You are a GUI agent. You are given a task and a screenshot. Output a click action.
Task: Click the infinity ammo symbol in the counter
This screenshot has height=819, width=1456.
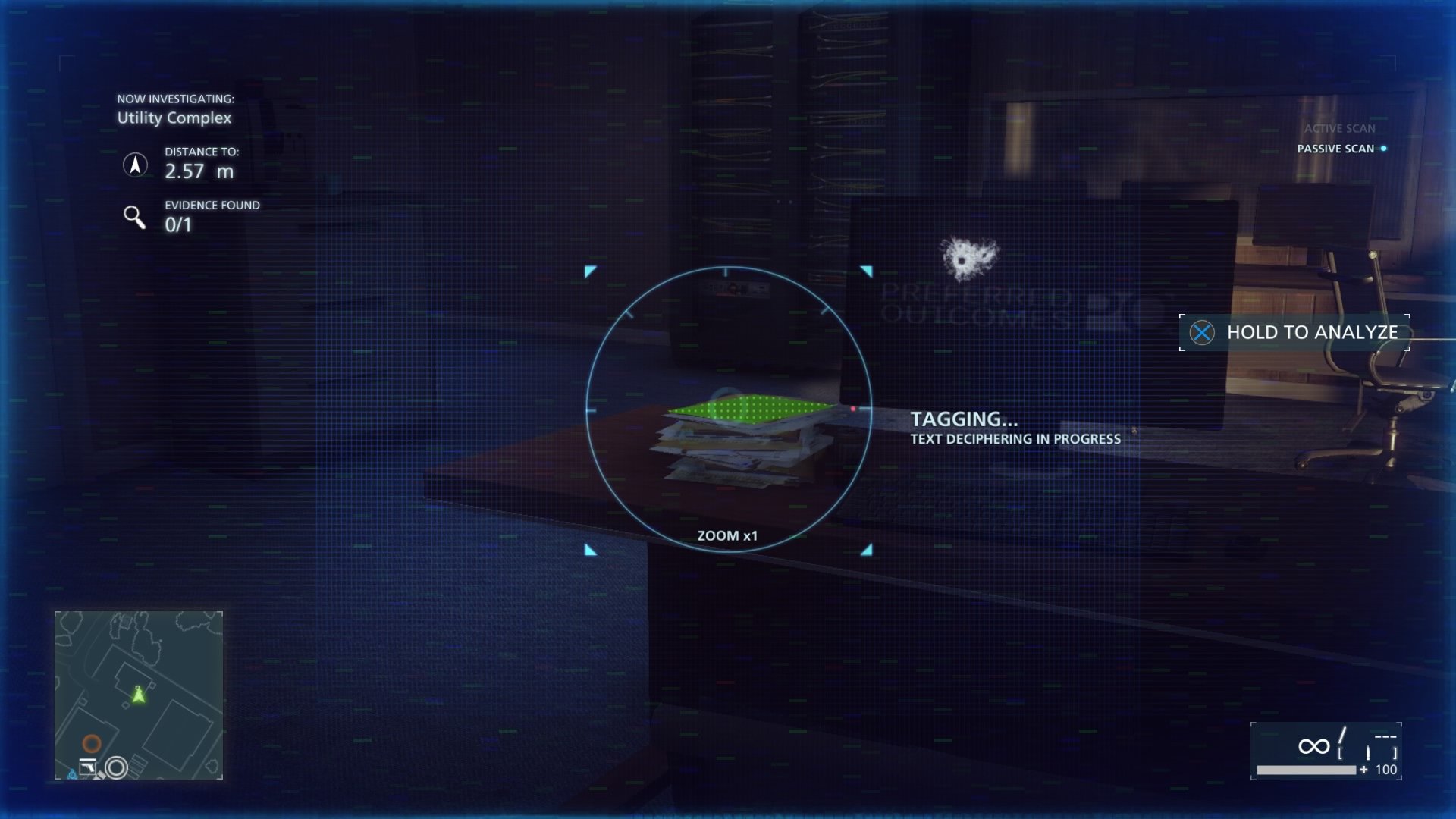coord(1314,746)
